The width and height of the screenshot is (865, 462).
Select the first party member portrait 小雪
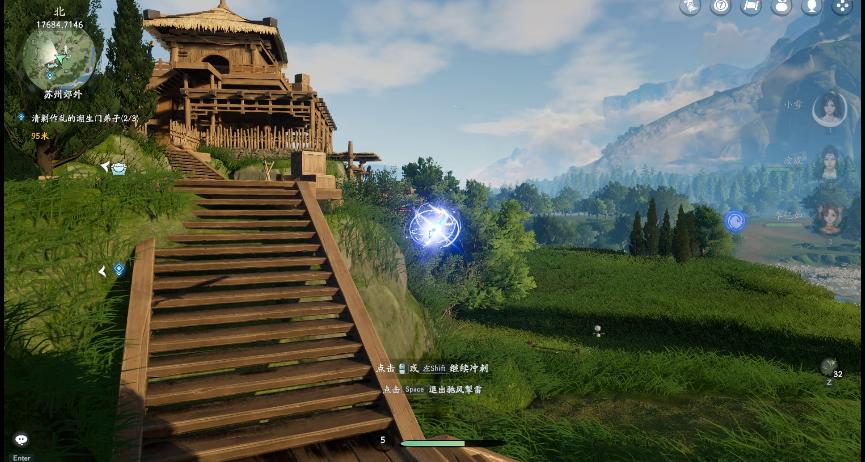click(829, 109)
